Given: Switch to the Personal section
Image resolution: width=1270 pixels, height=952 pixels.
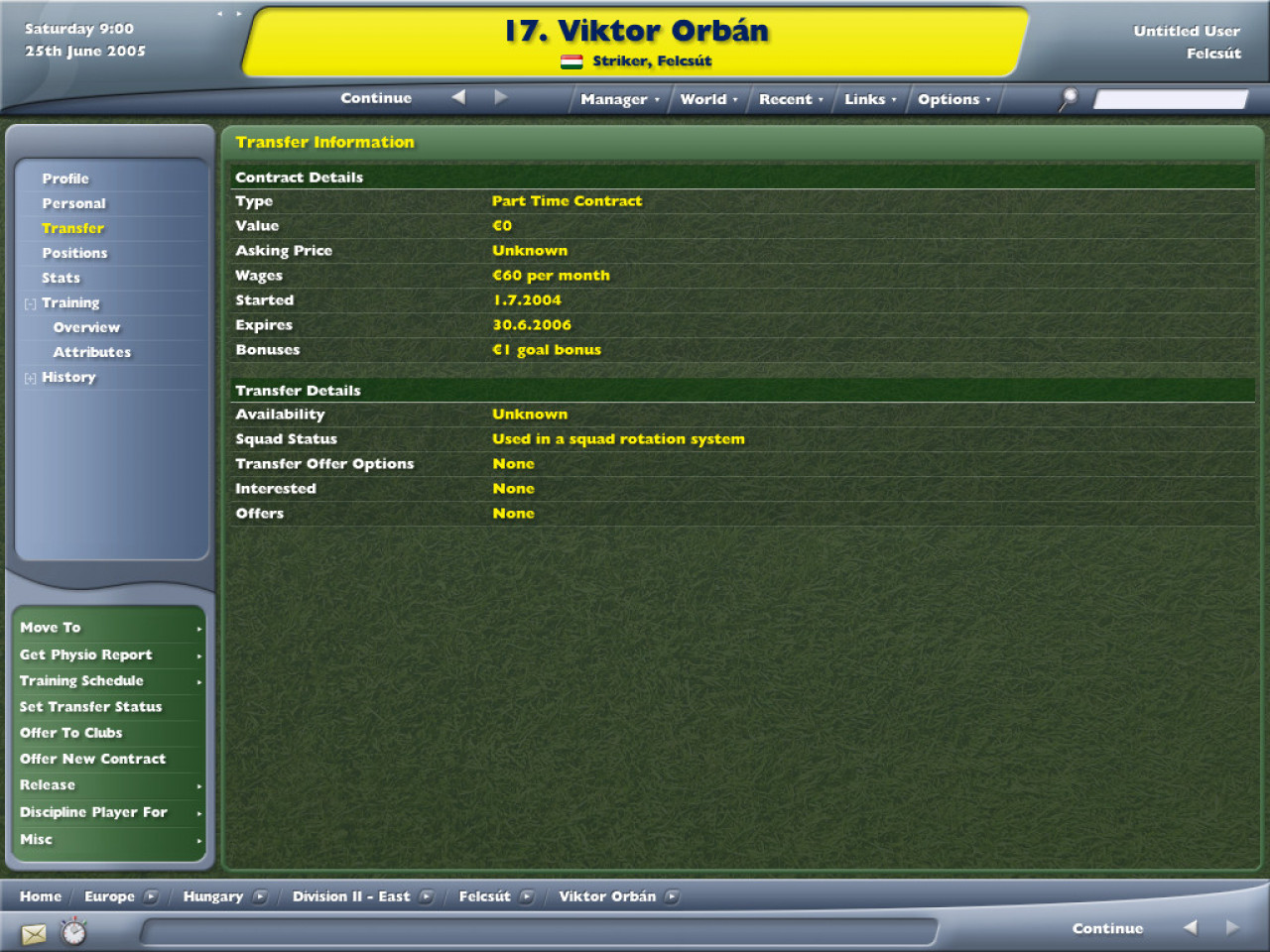Looking at the screenshot, I should click(73, 203).
